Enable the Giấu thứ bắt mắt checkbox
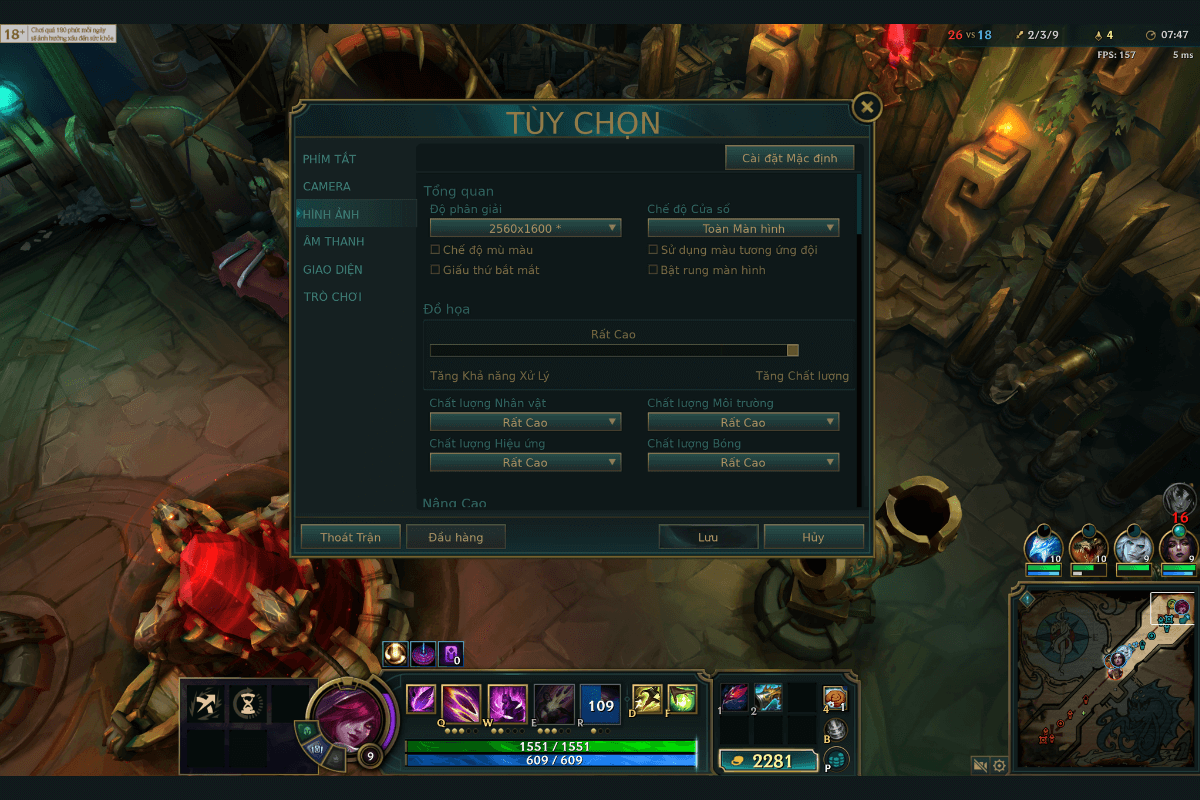 435,270
